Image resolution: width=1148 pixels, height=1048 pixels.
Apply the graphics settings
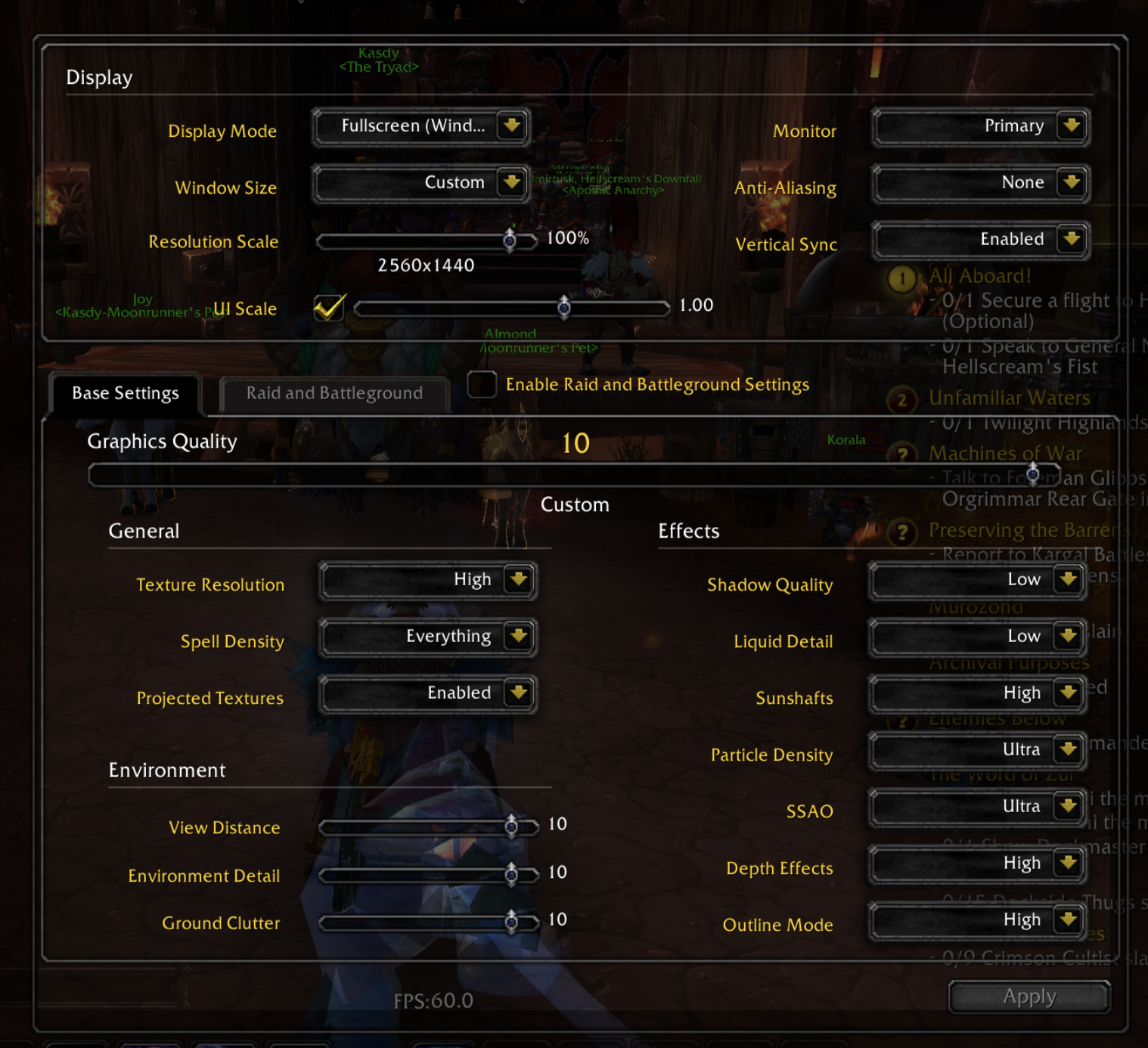tap(1029, 997)
